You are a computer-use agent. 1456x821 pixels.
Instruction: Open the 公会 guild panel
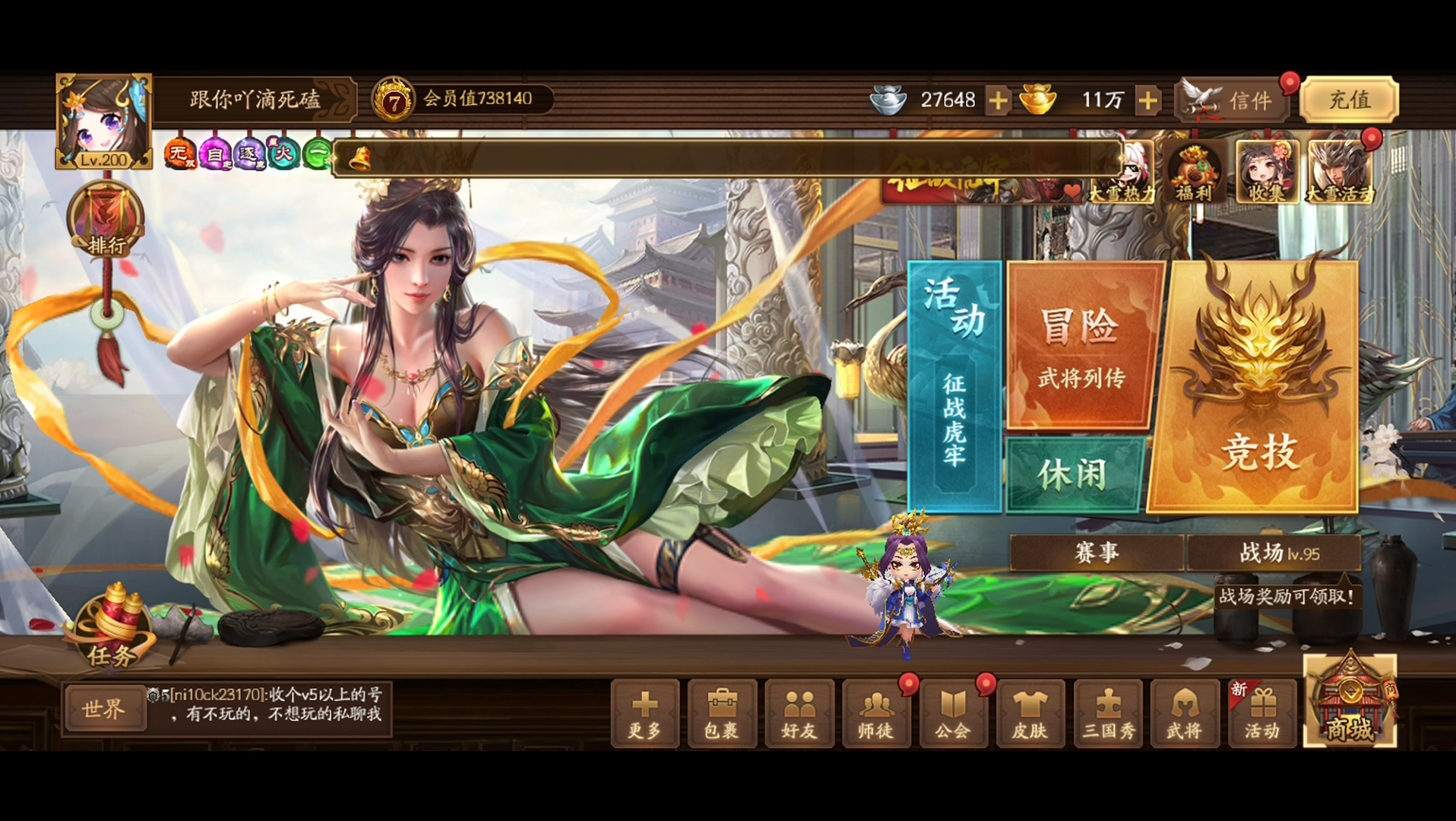[x=954, y=715]
